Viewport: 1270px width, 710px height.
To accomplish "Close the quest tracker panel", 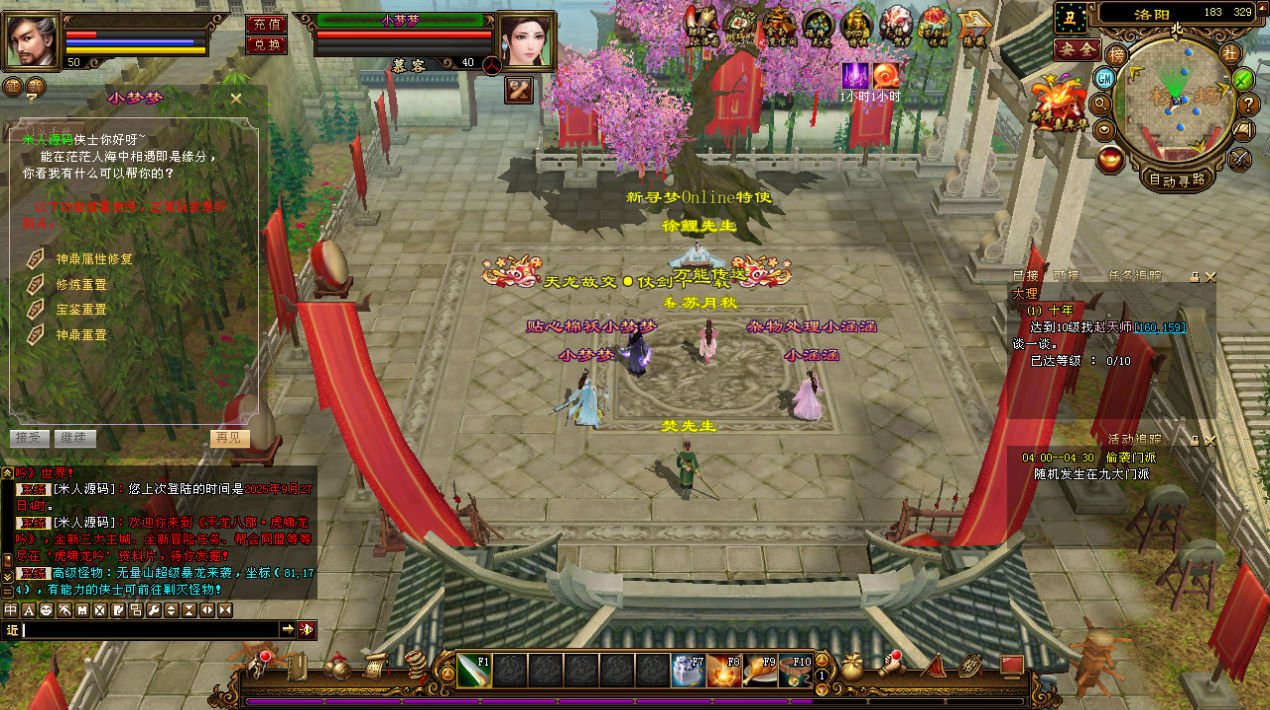I will coord(1211,277).
